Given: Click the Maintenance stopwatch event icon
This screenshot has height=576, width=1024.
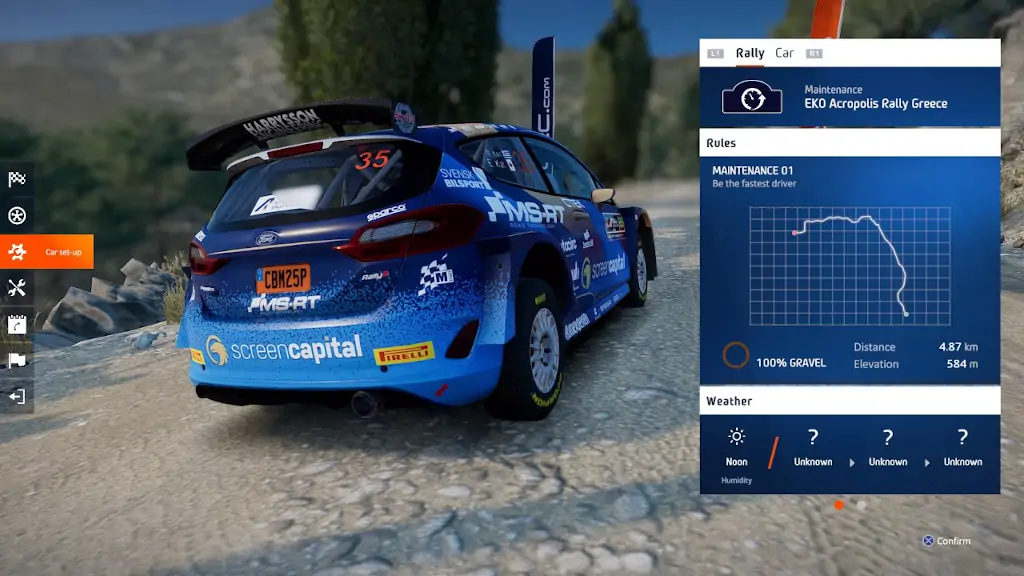Looking at the screenshot, I should (752, 97).
